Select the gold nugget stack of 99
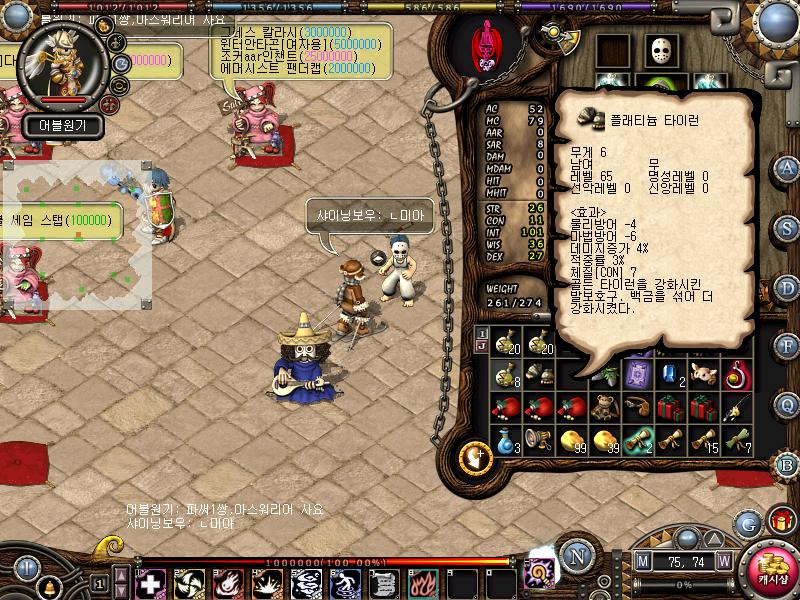 [x=572, y=440]
